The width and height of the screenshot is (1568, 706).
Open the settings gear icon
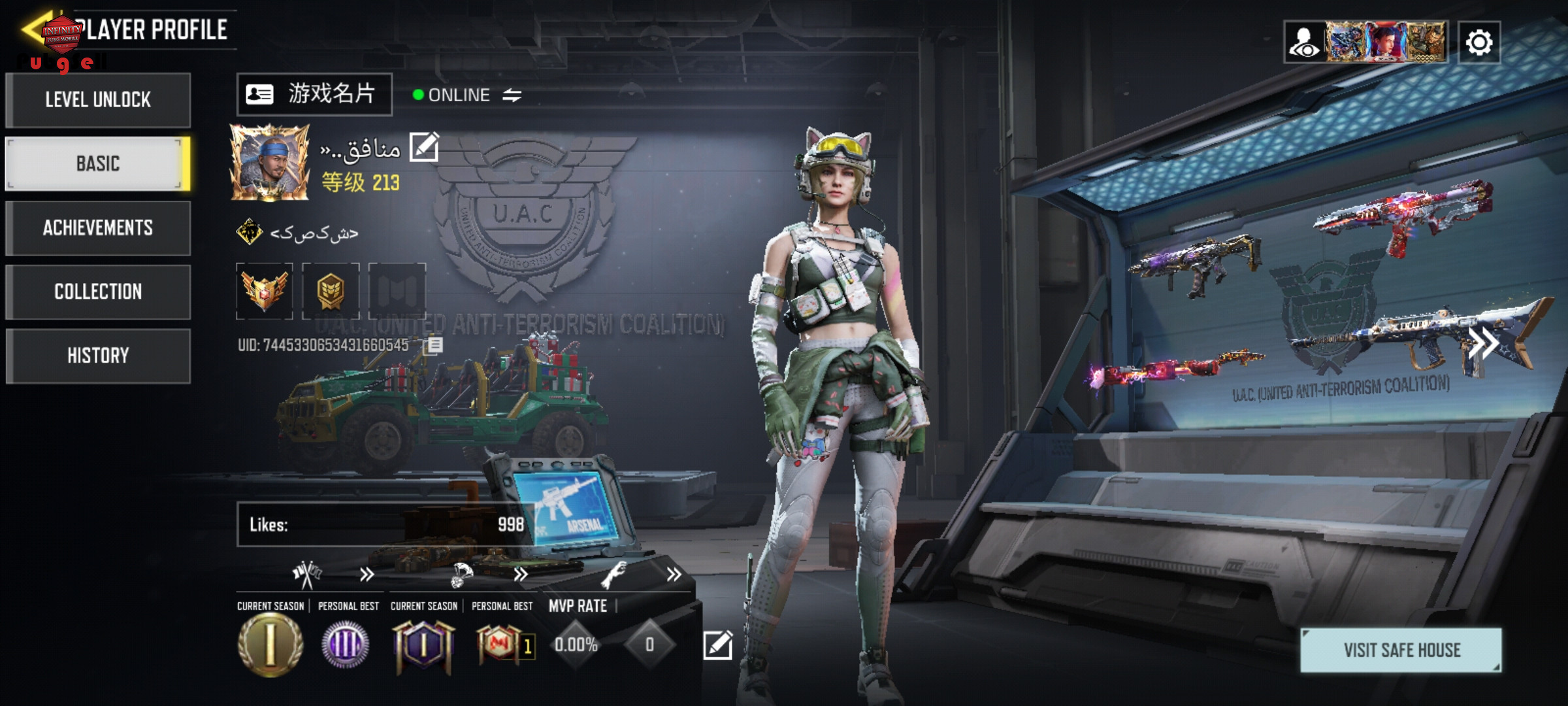[x=1479, y=43]
